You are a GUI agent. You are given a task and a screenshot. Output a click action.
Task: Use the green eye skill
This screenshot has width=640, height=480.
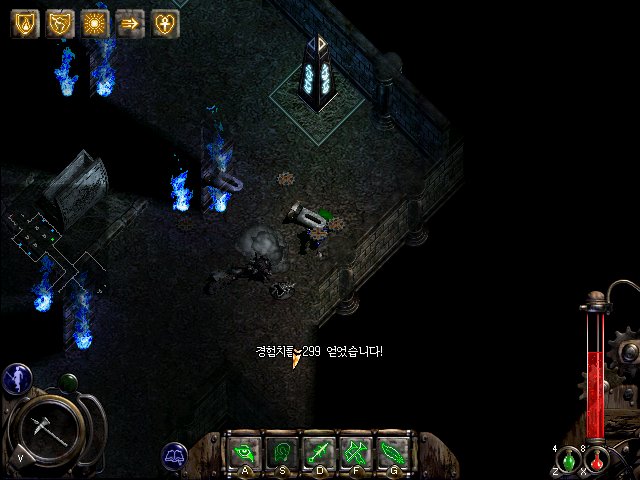click(x=246, y=452)
